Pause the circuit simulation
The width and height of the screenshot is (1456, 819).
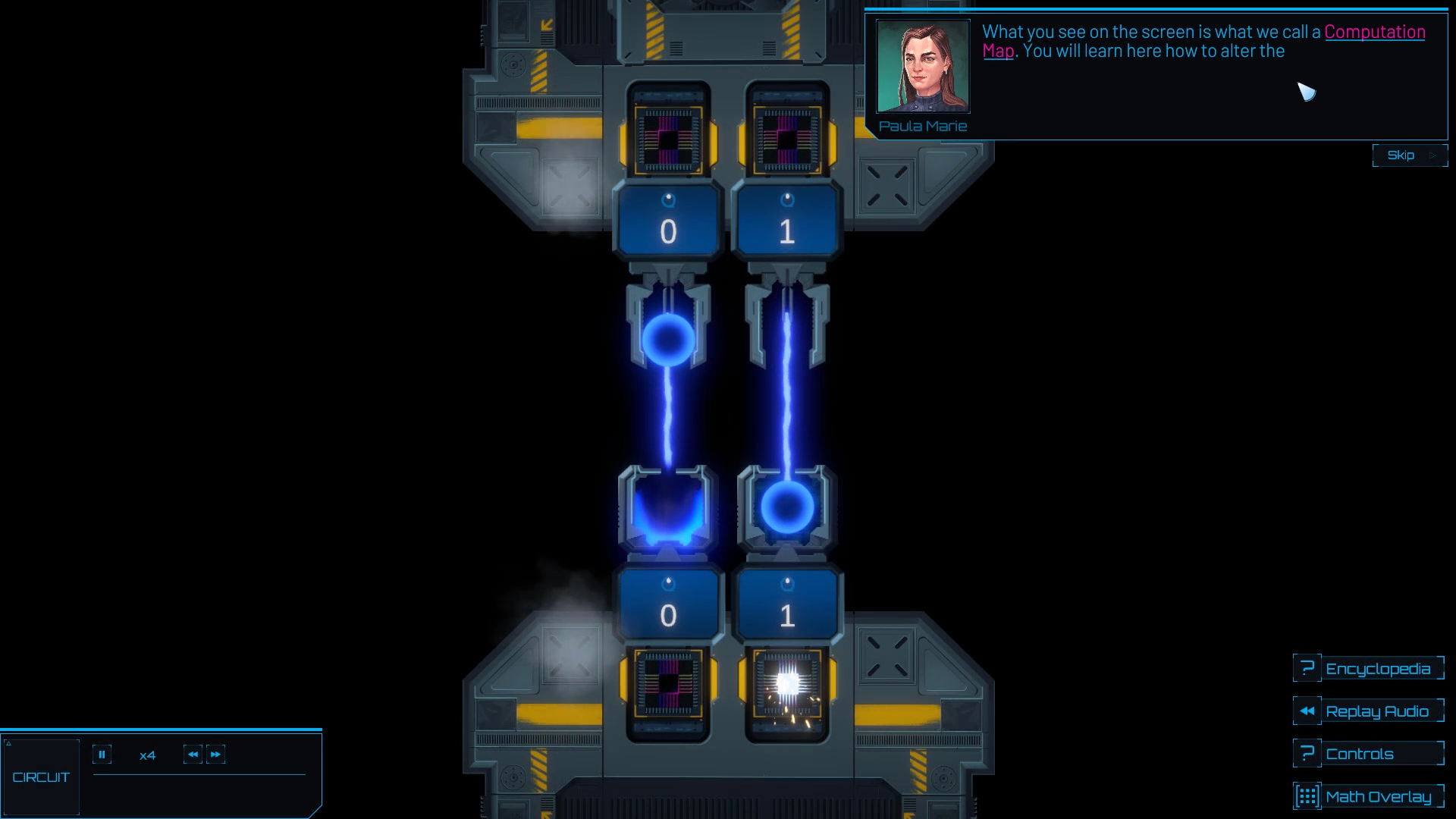(x=102, y=755)
